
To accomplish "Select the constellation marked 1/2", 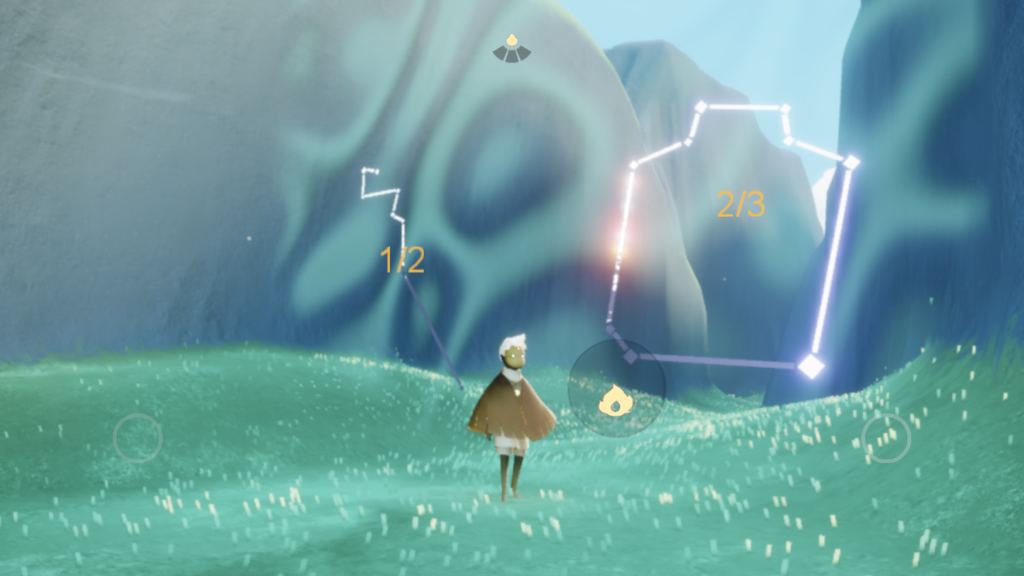I will 402,261.
